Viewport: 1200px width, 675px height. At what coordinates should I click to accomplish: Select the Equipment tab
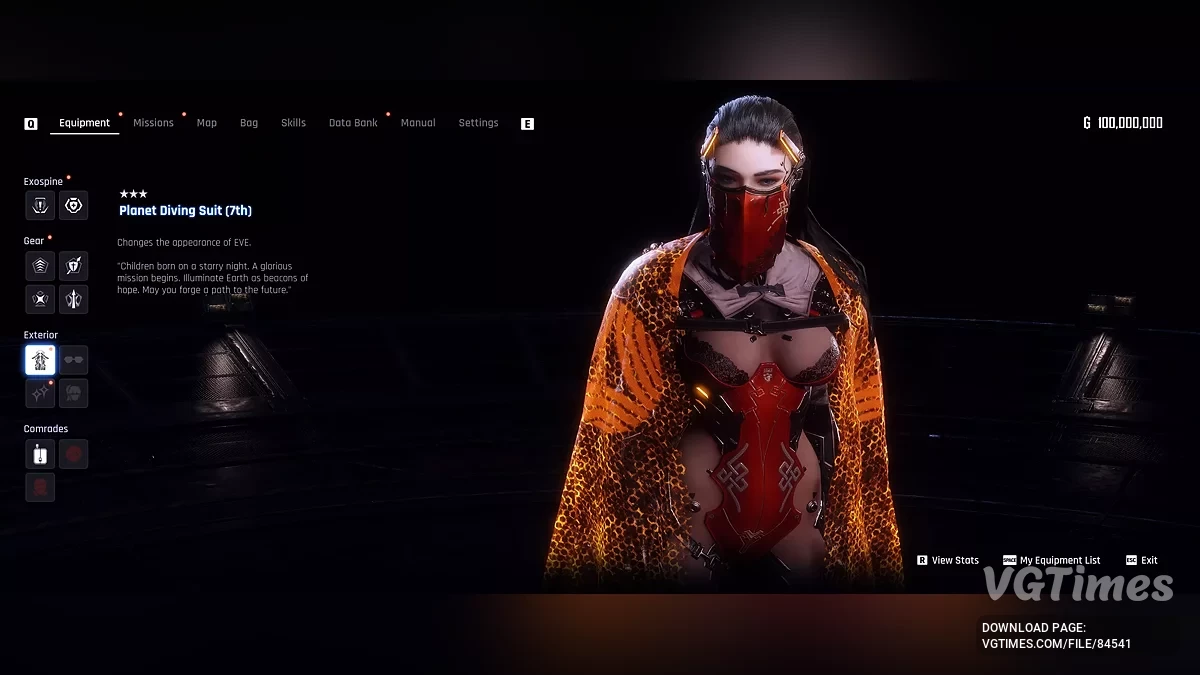[x=84, y=123]
